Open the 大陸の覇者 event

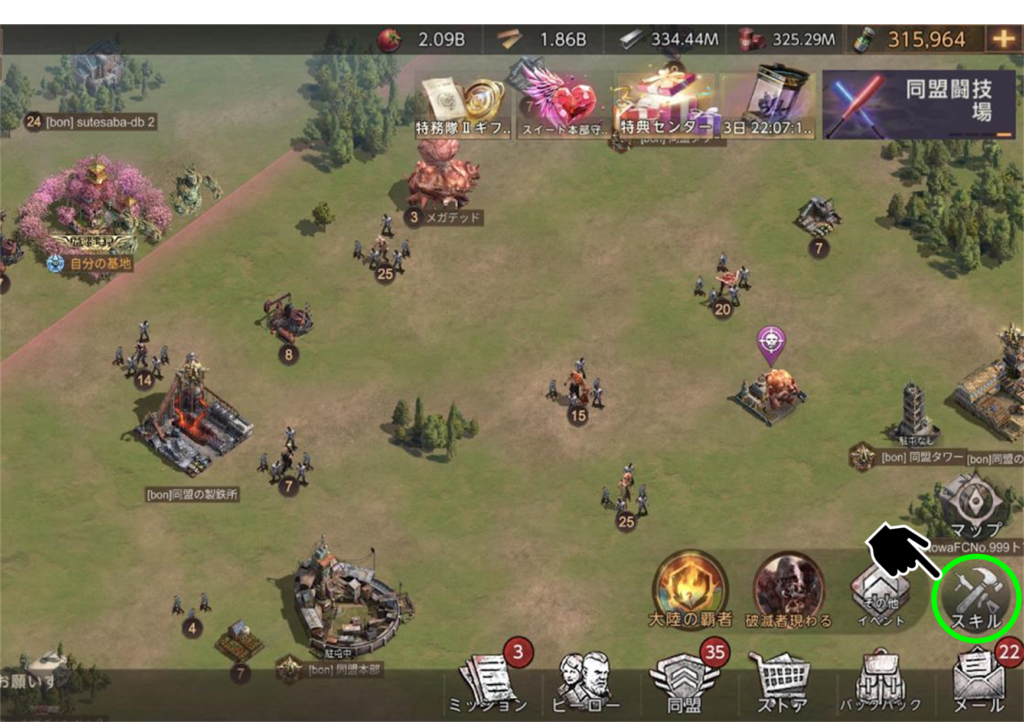pos(689,589)
